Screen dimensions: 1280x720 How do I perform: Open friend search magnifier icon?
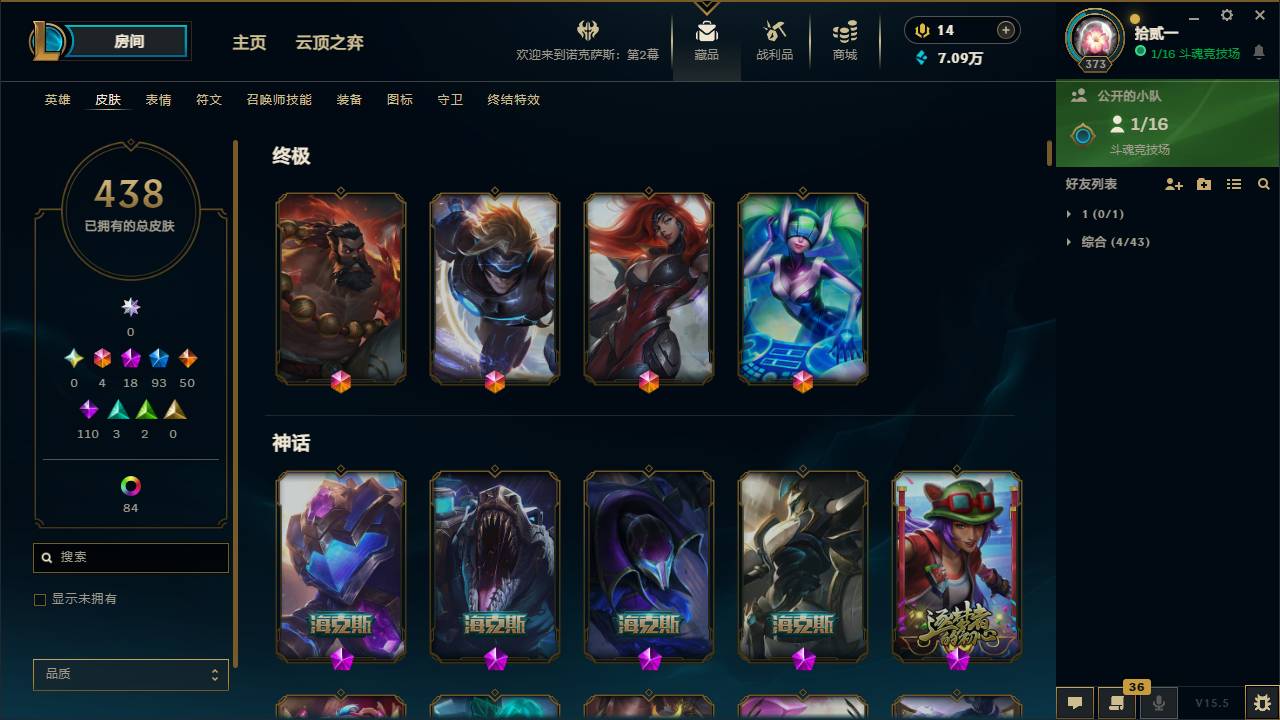[x=1263, y=183]
